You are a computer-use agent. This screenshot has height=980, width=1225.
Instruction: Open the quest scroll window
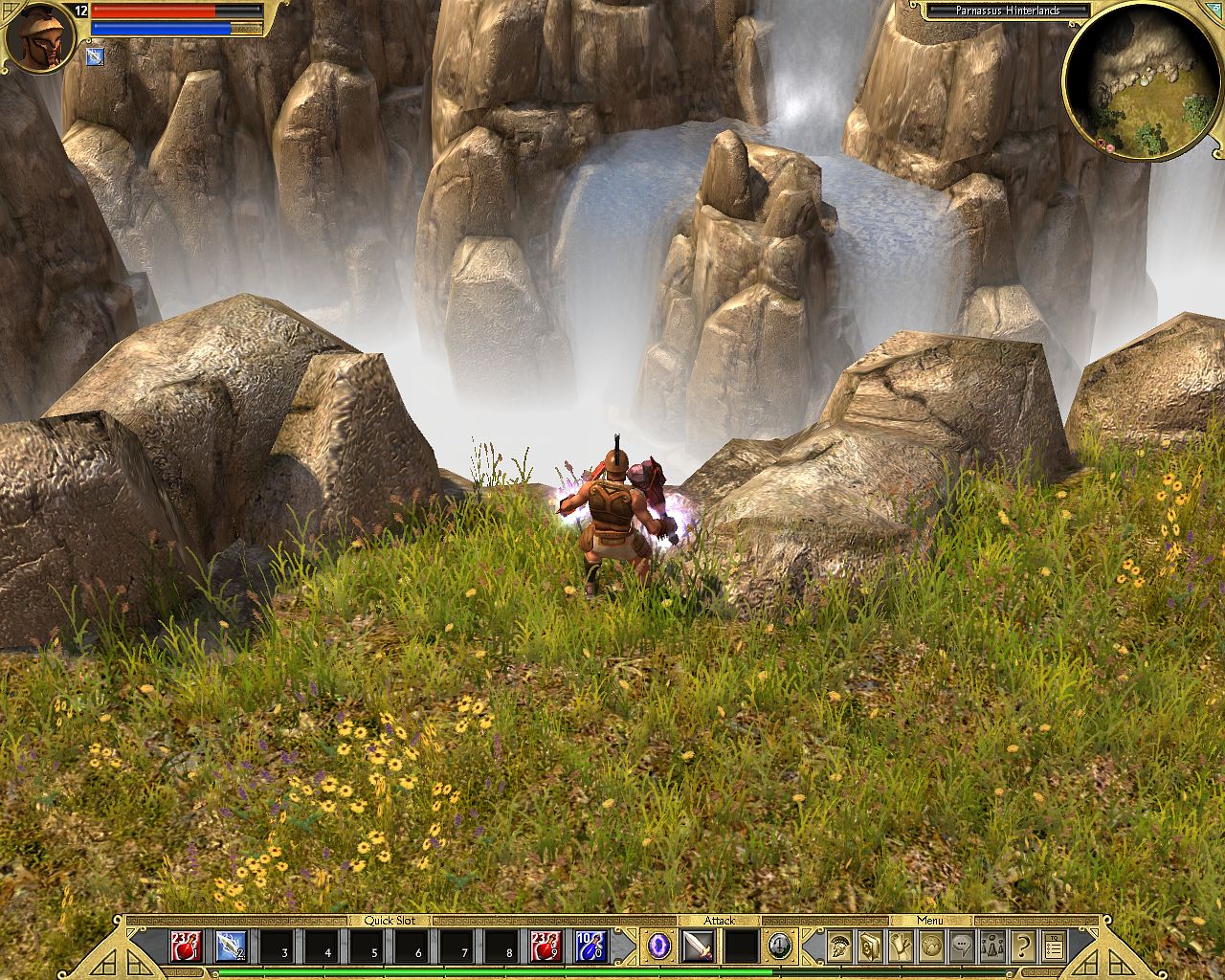tap(901, 947)
